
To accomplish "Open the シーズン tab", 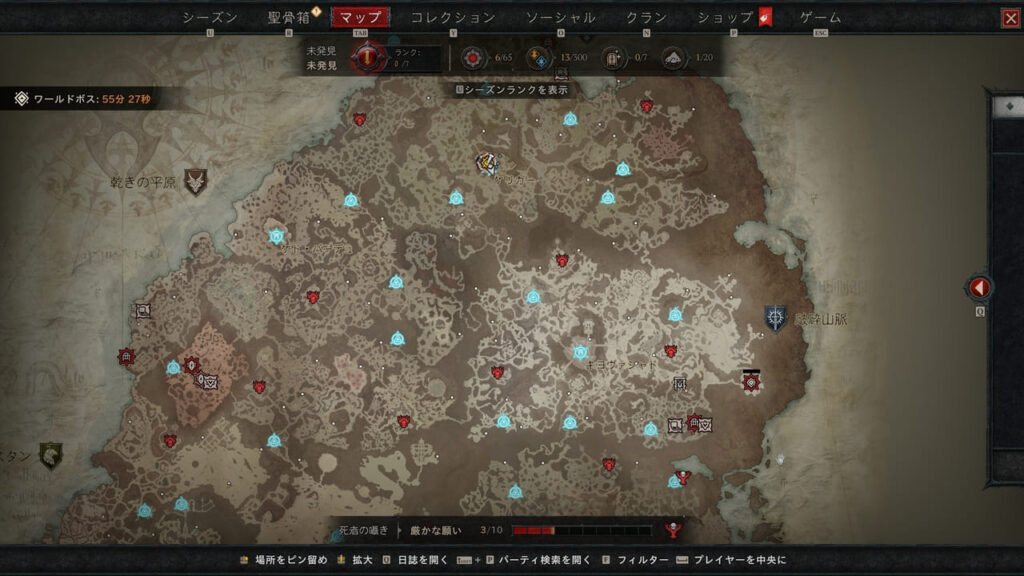I will [x=210, y=17].
